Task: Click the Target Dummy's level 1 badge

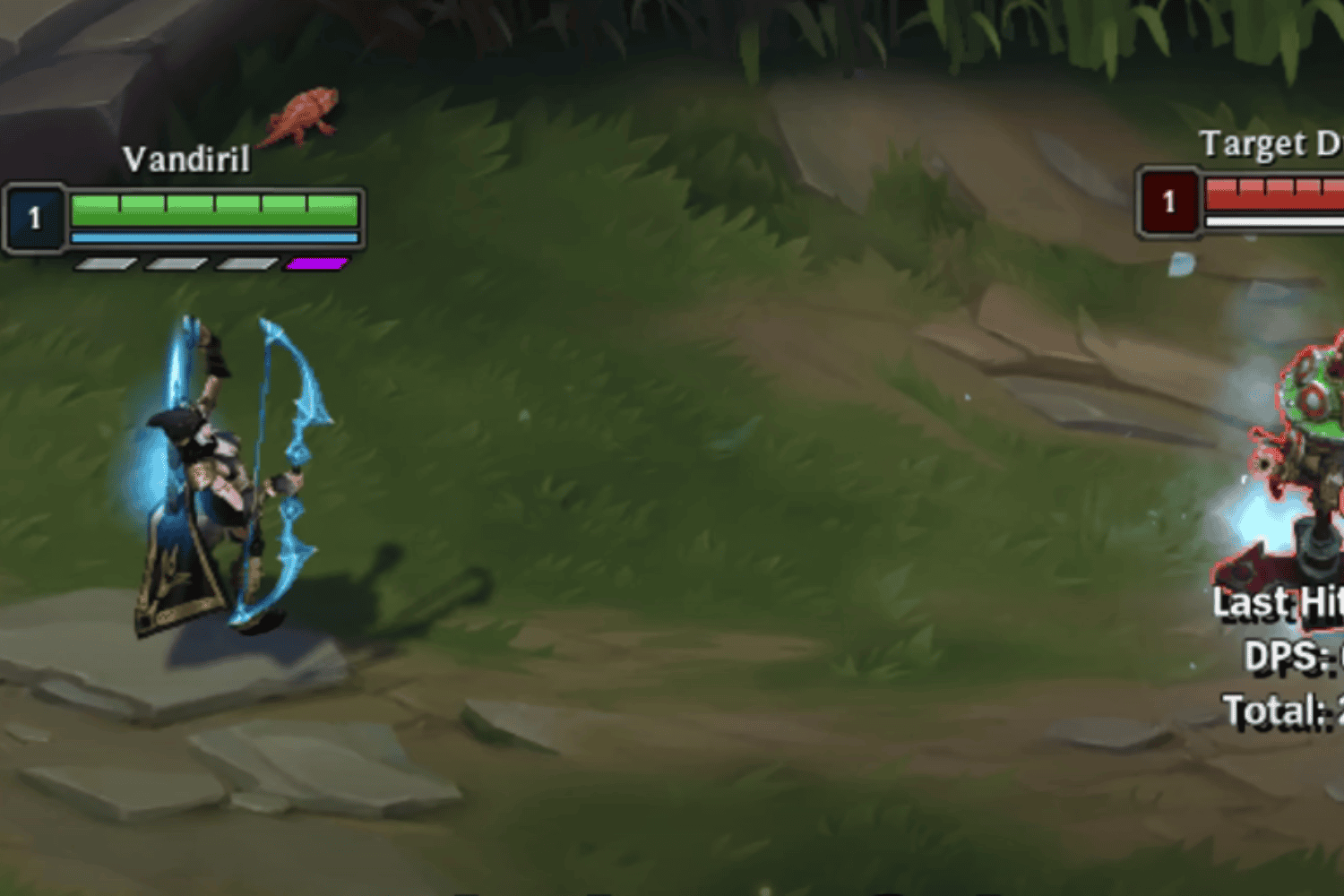Action: (1168, 202)
